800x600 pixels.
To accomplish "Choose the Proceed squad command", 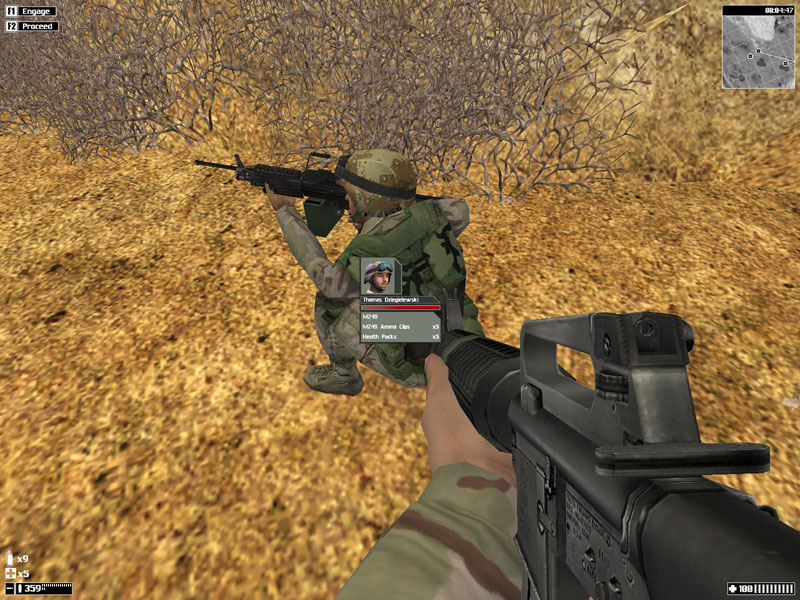I will point(32,26).
